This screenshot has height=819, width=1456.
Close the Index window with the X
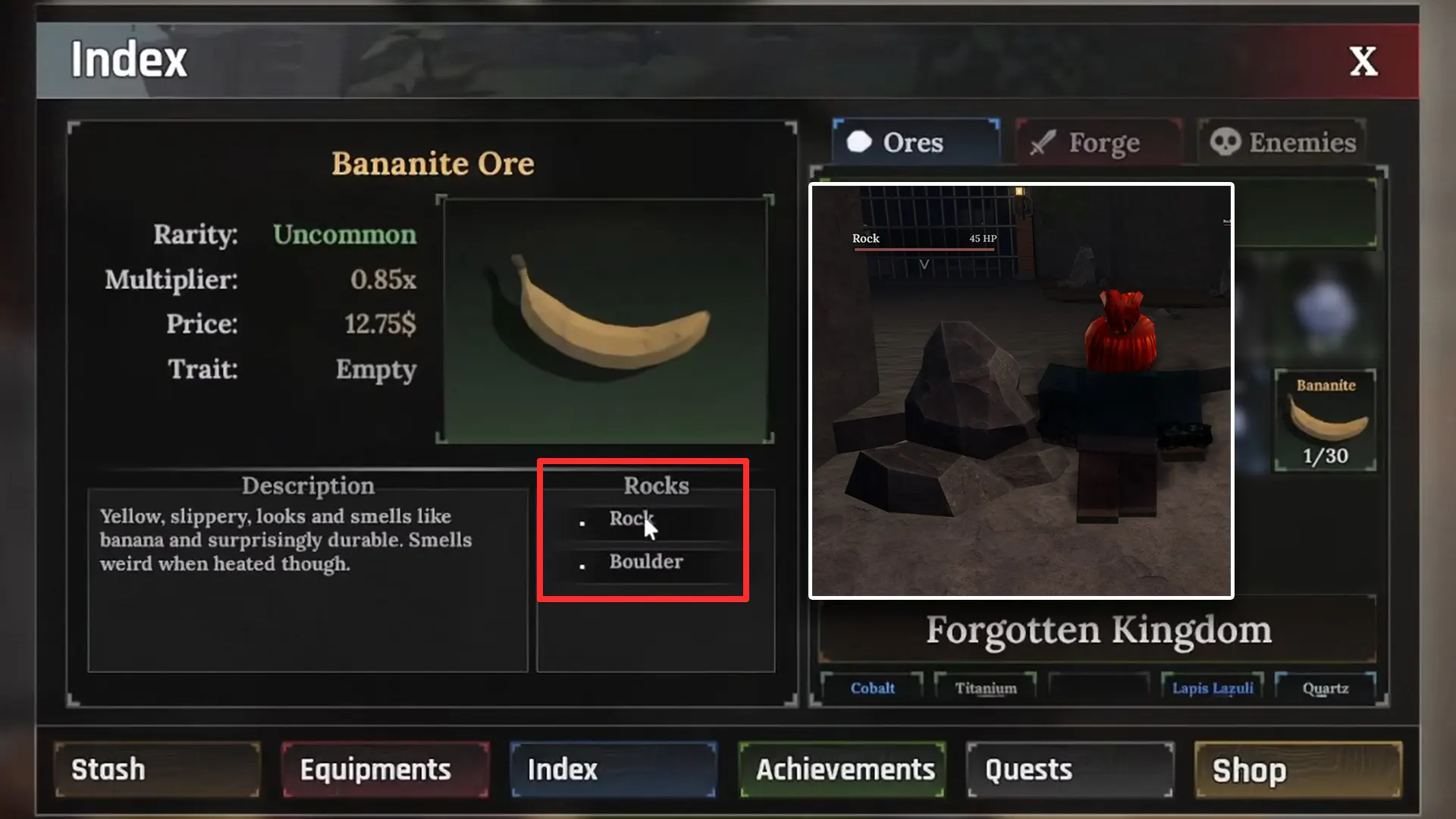click(1363, 61)
